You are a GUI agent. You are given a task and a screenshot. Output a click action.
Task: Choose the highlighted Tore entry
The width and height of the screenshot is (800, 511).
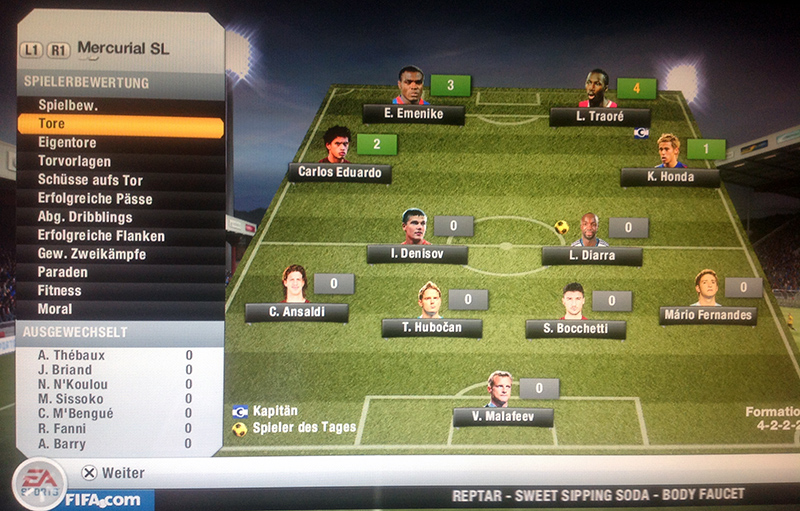point(119,125)
